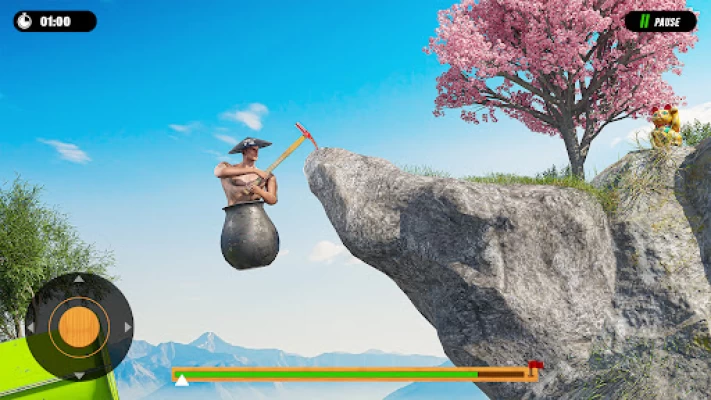Tap the joystick's up arrow
Viewport: 711px width, 400px height.
tap(79, 280)
